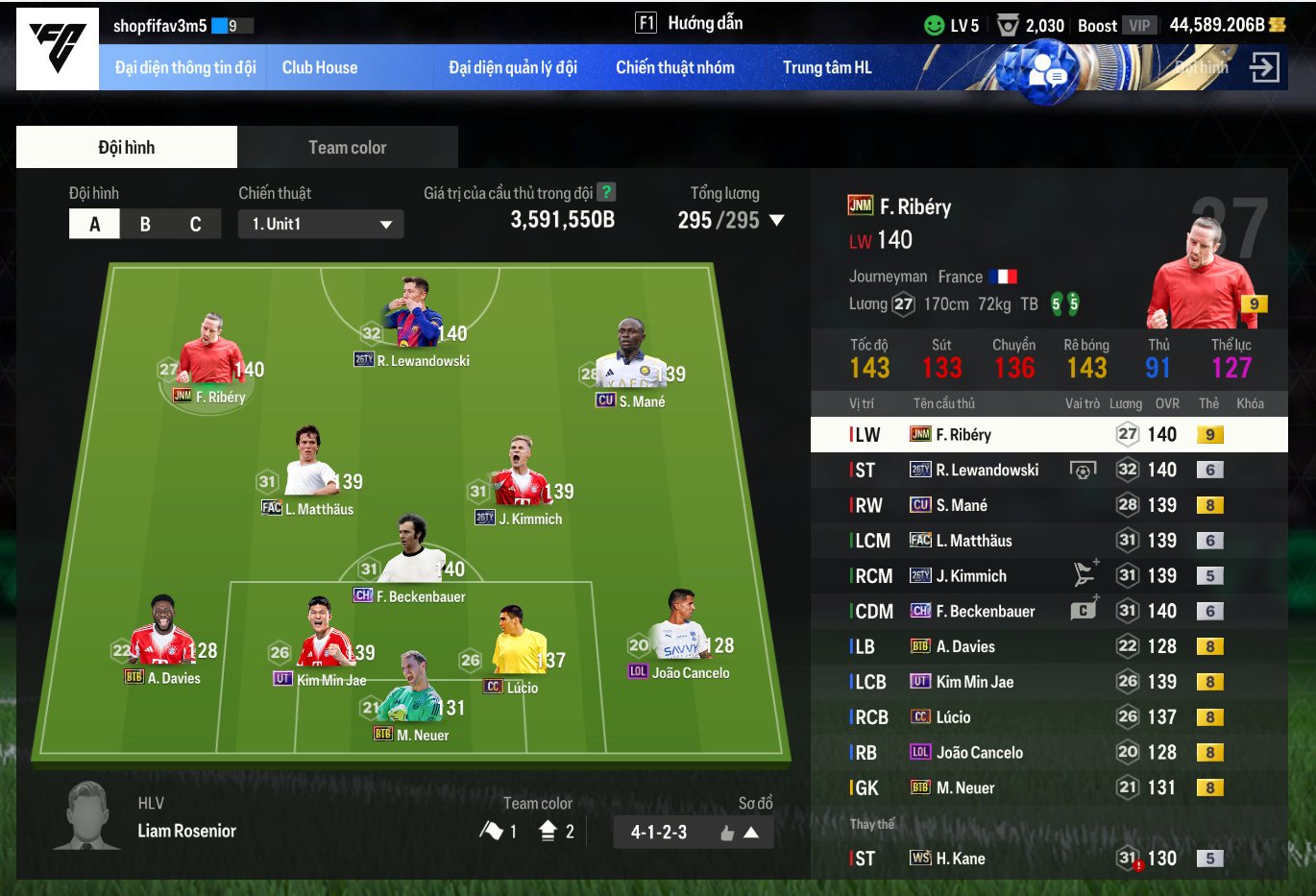The width and height of the screenshot is (1316, 896).
Task: Select M. Neuer goalkeeper card on pitch
Action: (x=412, y=696)
